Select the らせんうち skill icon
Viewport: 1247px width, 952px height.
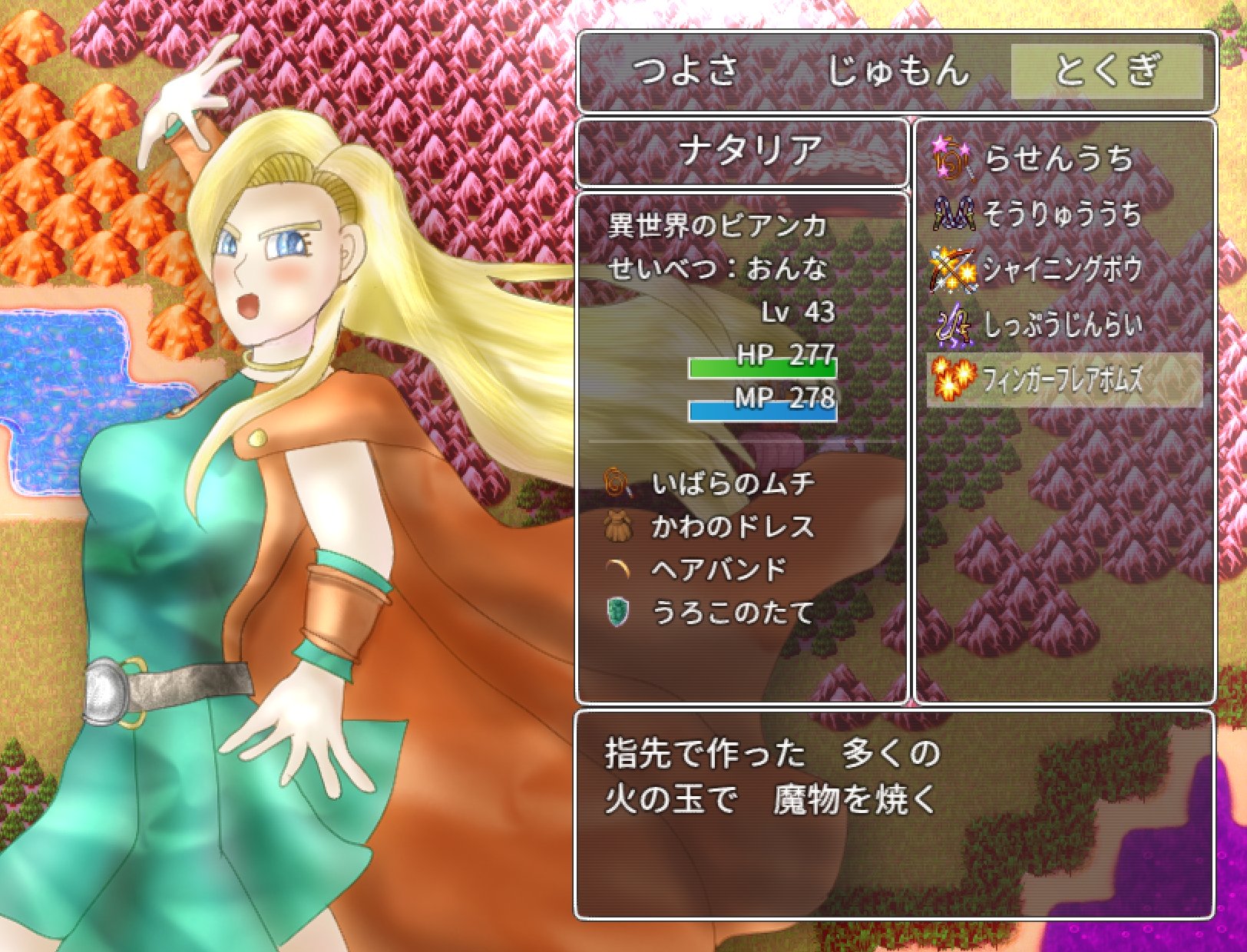pos(951,160)
